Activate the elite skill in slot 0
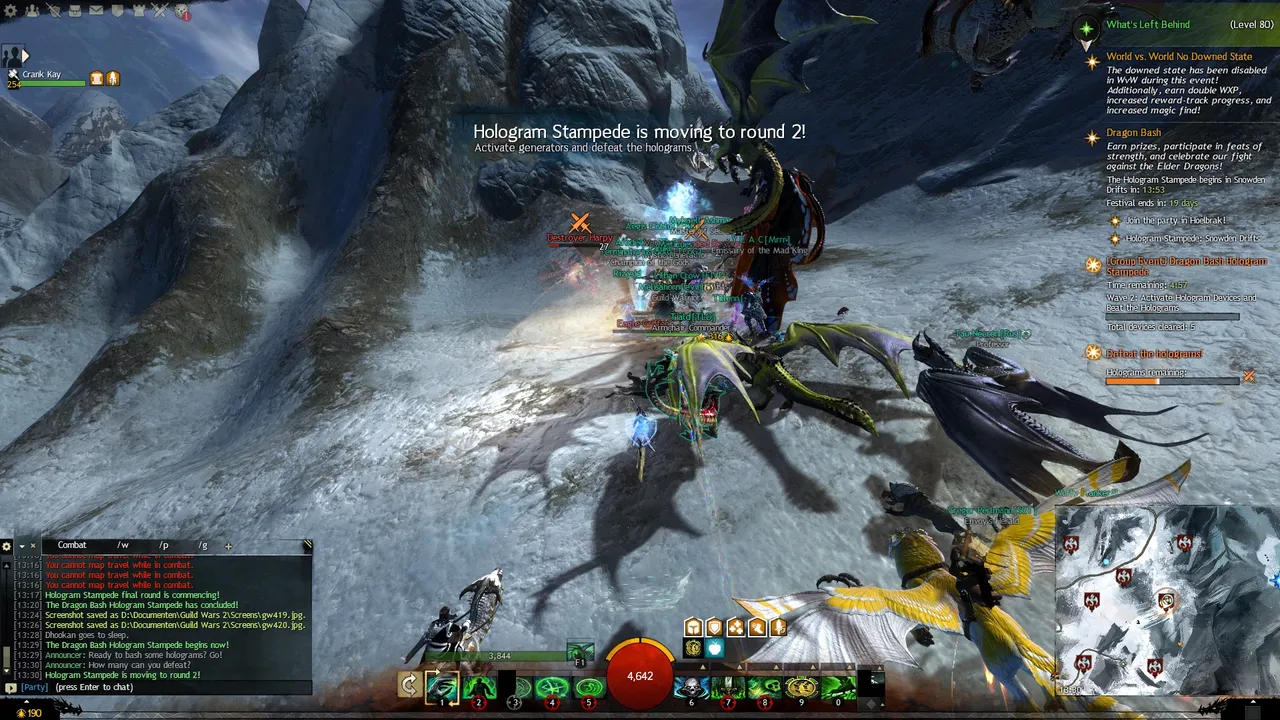Image resolution: width=1280 pixels, height=720 pixels. click(x=838, y=688)
